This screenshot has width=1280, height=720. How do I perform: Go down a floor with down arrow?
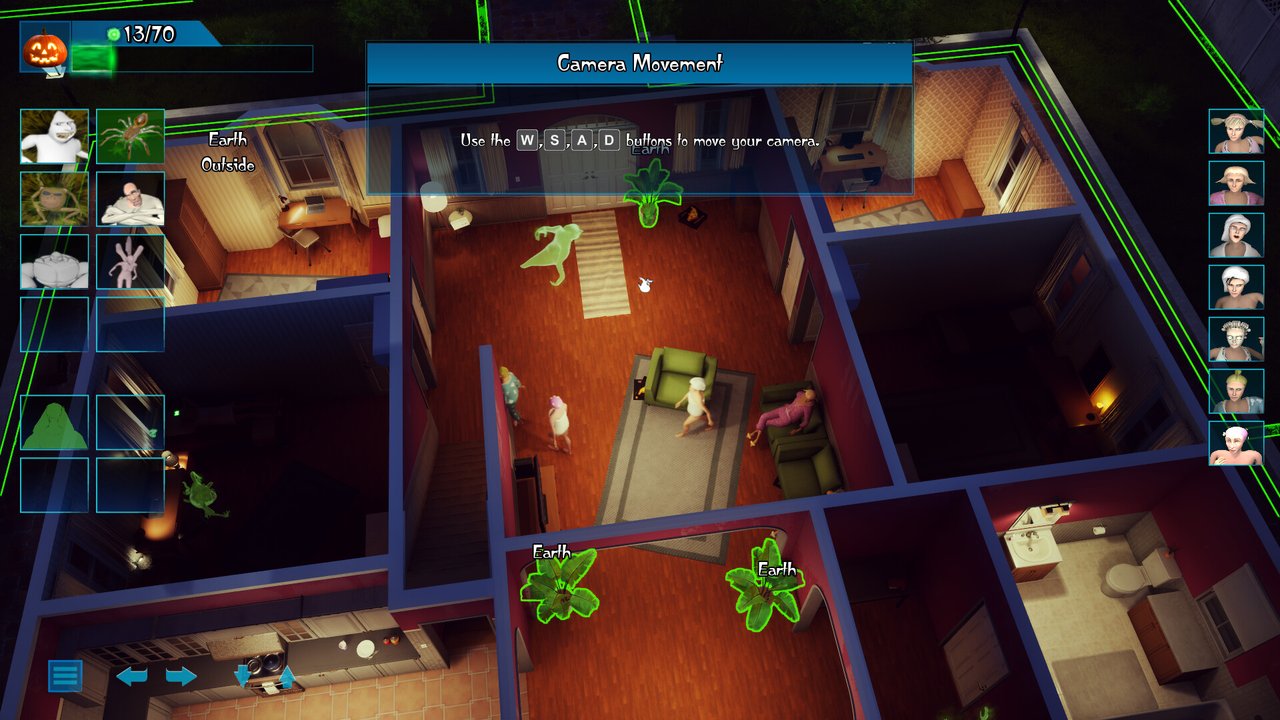pyautogui.click(x=242, y=677)
